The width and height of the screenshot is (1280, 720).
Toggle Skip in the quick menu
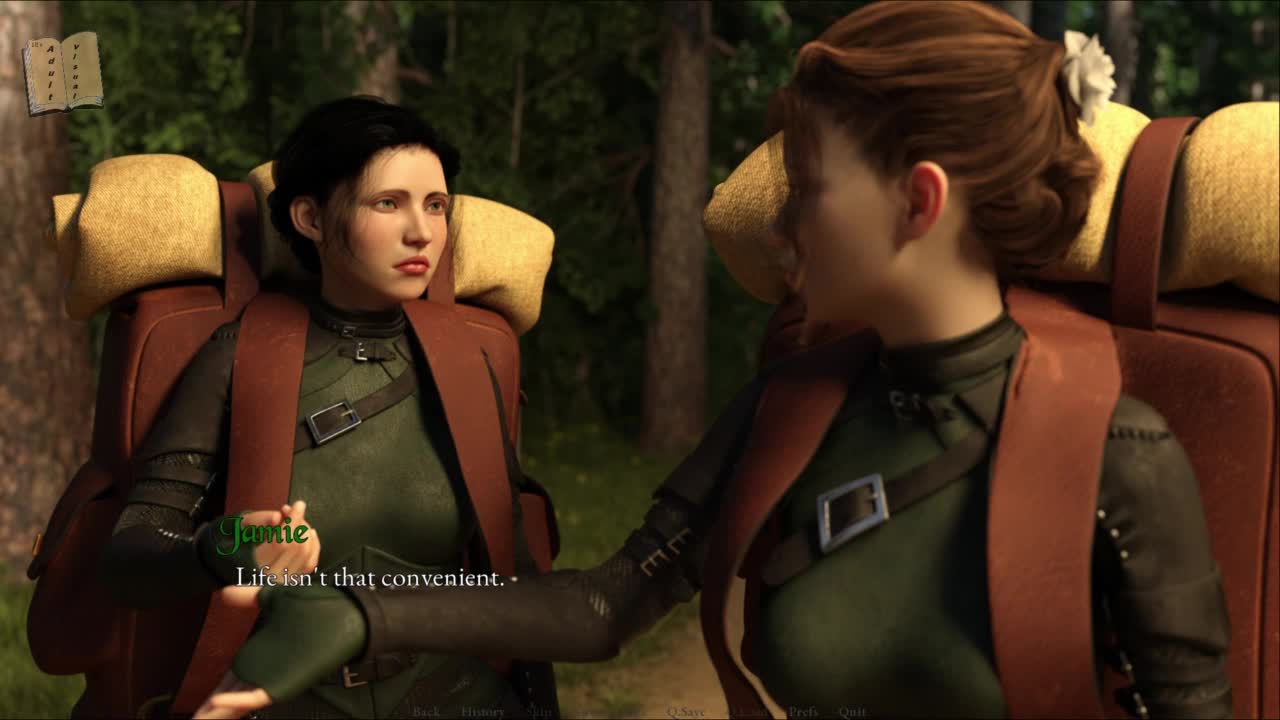(539, 712)
